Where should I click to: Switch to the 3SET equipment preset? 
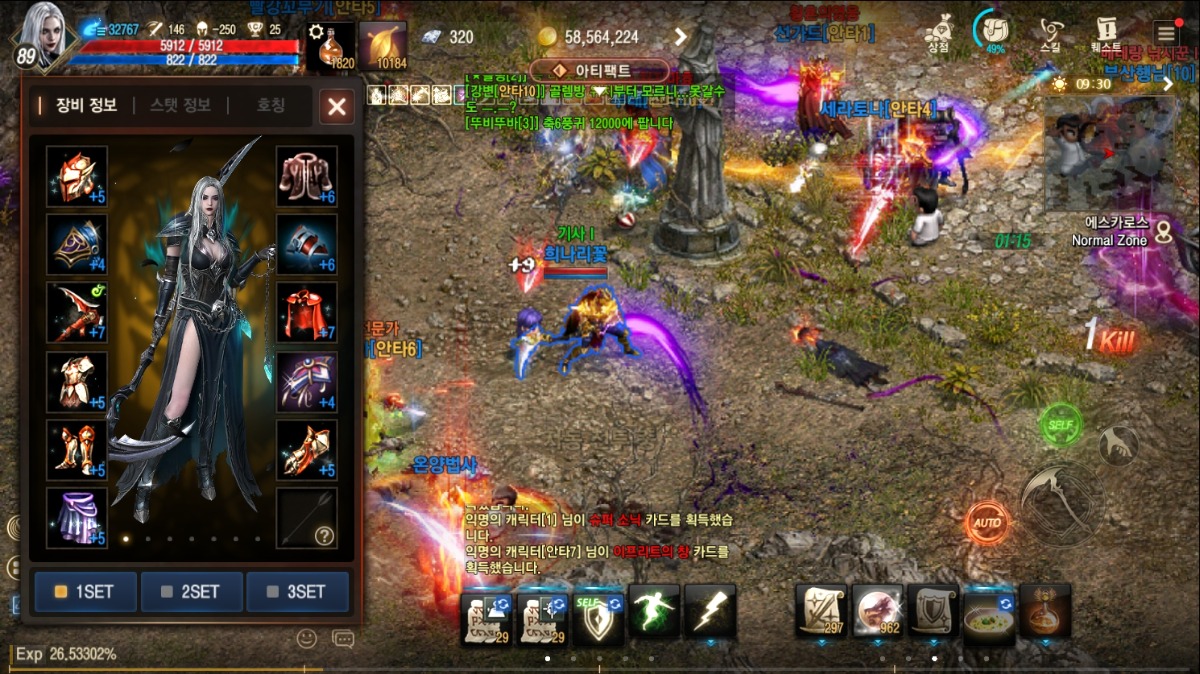[x=297, y=591]
